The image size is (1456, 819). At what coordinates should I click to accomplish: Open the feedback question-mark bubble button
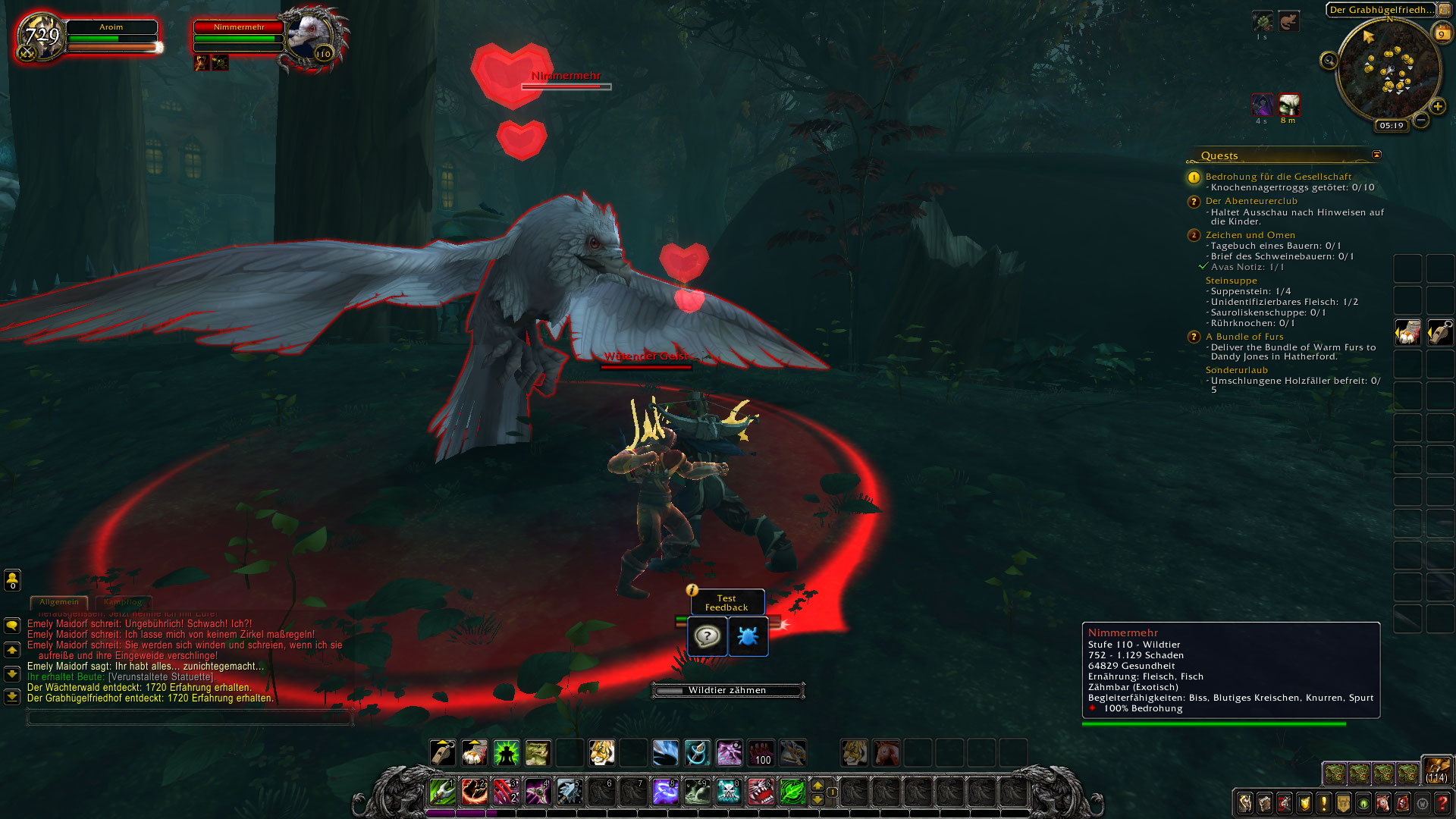707,636
